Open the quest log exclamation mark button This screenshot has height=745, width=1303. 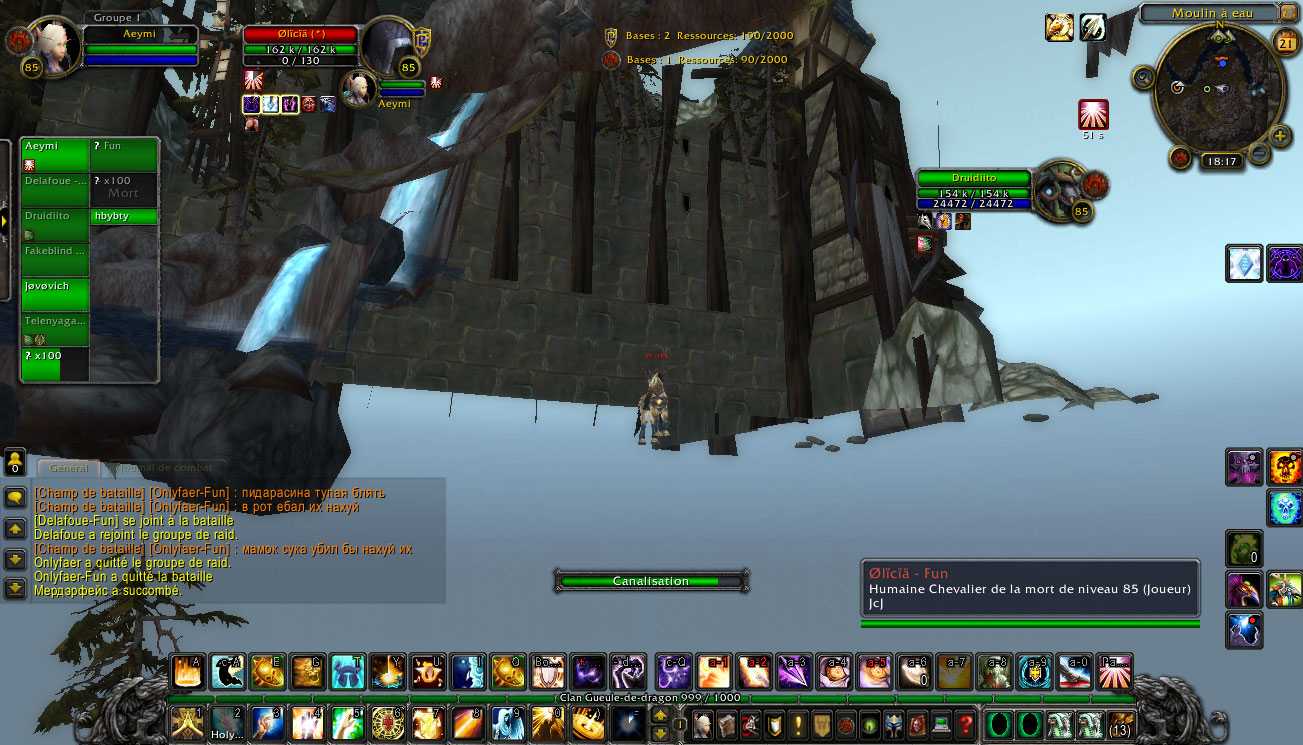[x=799, y=723]
